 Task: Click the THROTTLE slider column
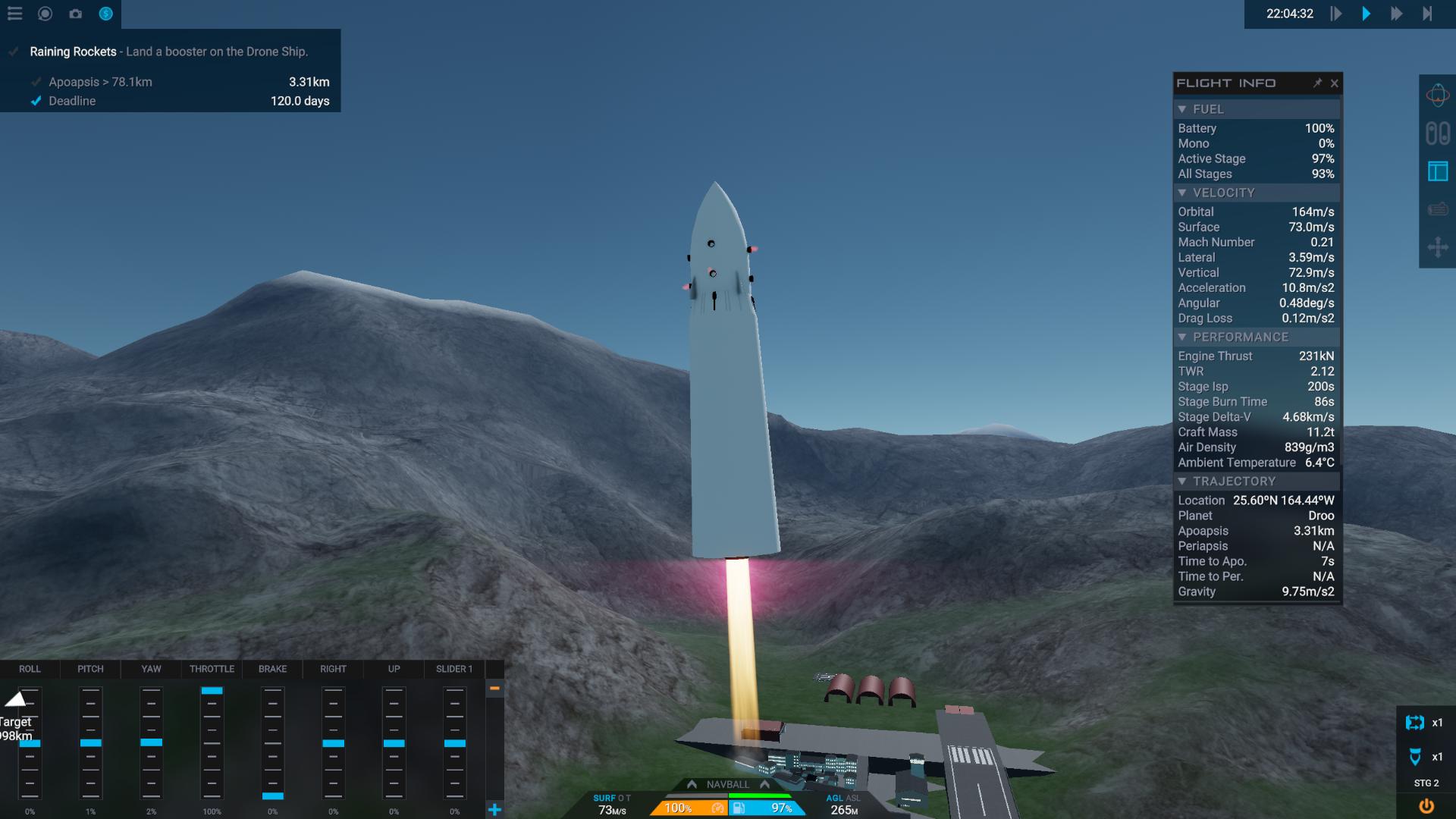click(212, 742)
